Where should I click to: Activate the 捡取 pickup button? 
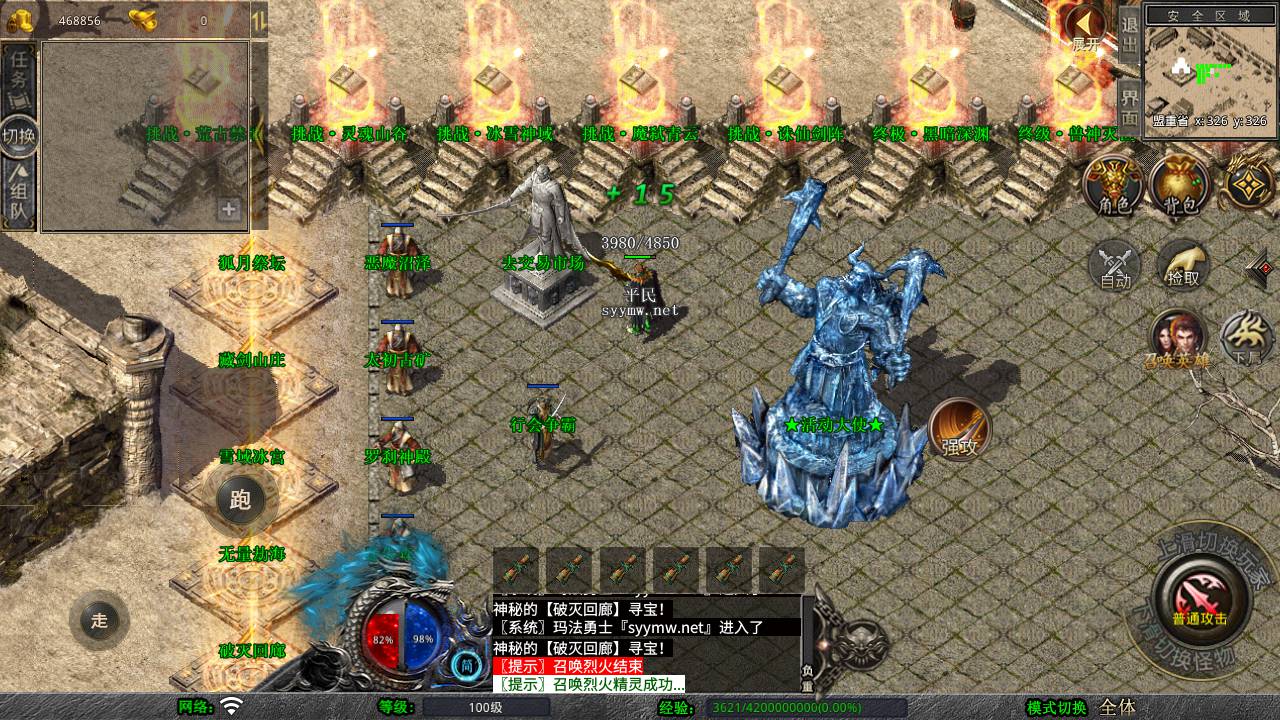(1182, 266)
